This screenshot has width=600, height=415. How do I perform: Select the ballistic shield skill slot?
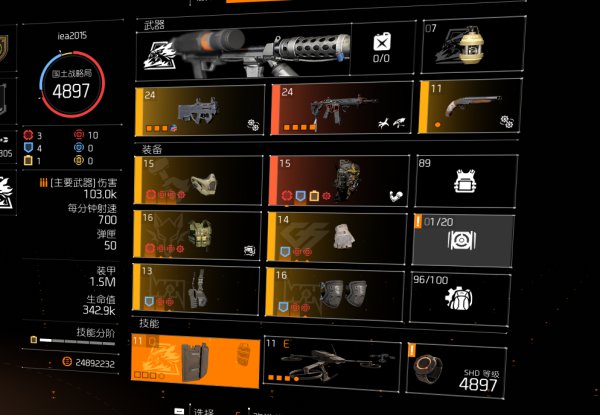tap(199, 361)
